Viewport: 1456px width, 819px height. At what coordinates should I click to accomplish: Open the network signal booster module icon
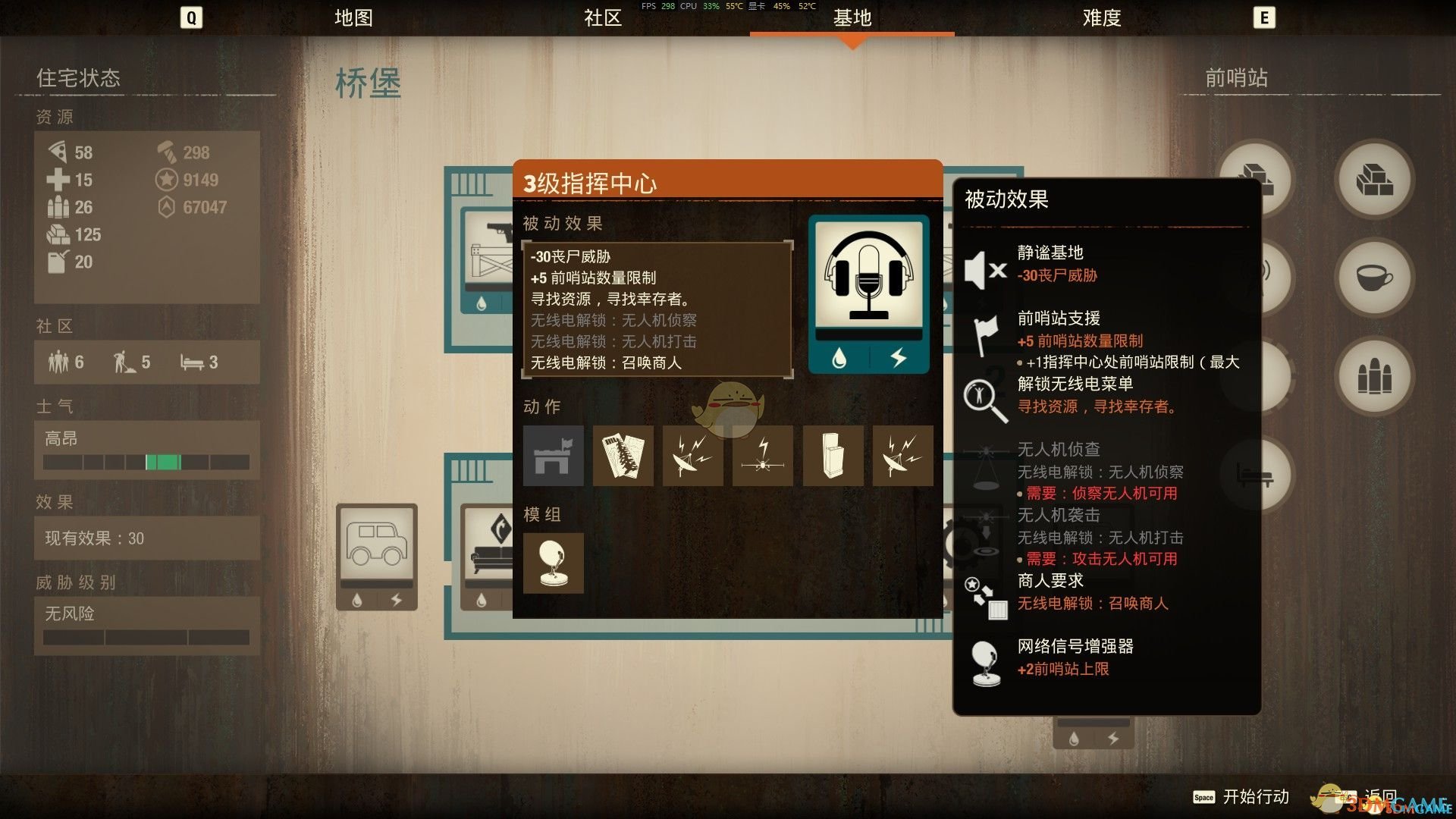553,563
